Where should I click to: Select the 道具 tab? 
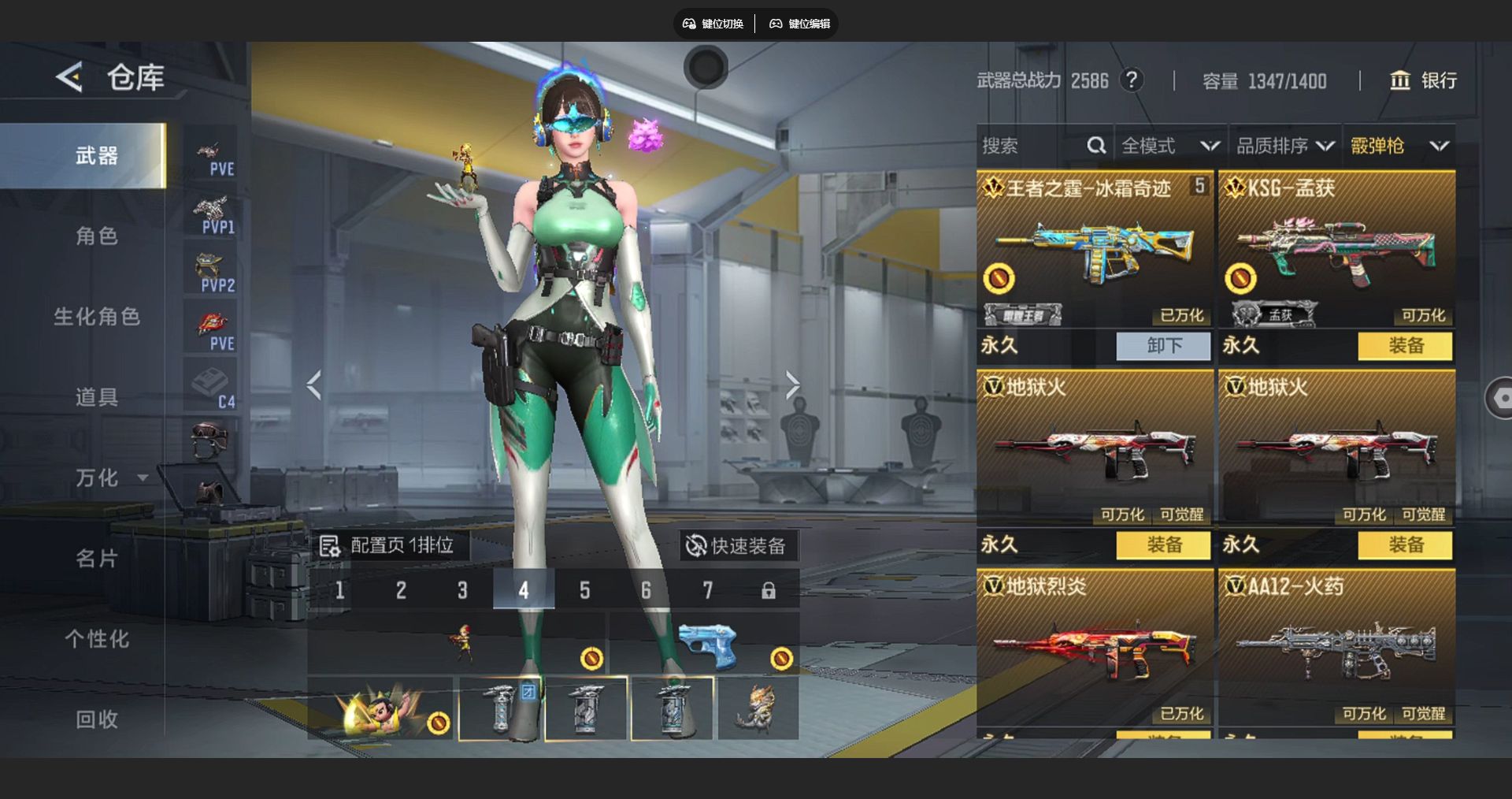coord(96,397)
